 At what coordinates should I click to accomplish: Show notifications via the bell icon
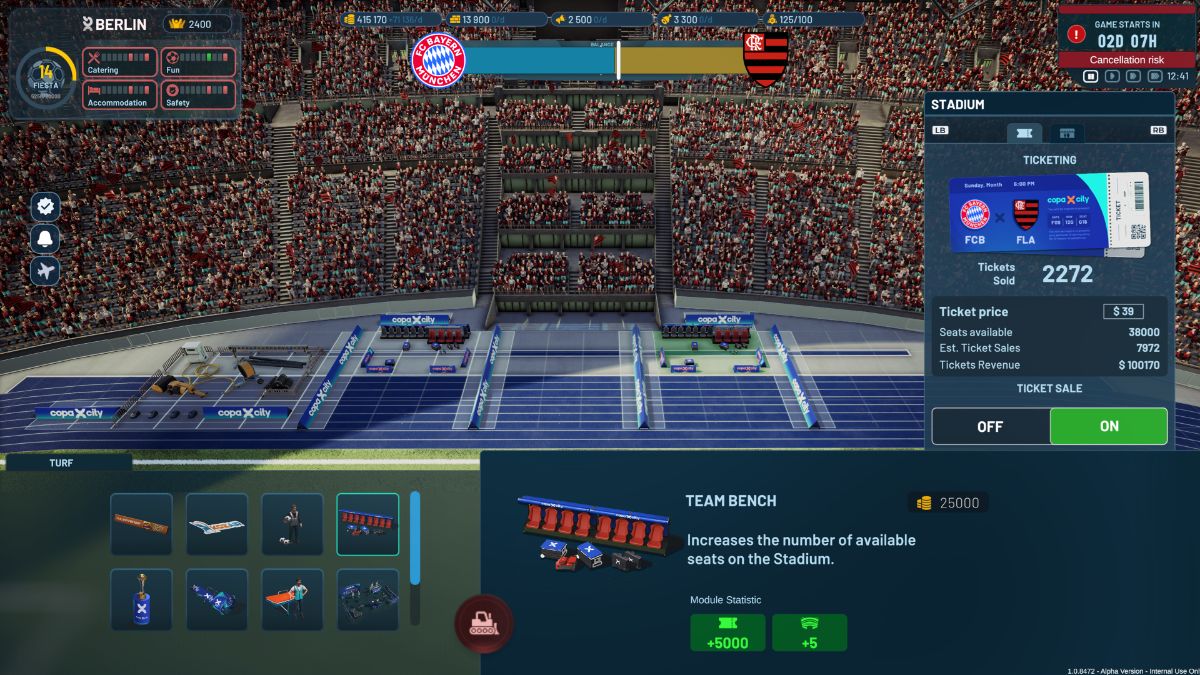tap(45, 238)
